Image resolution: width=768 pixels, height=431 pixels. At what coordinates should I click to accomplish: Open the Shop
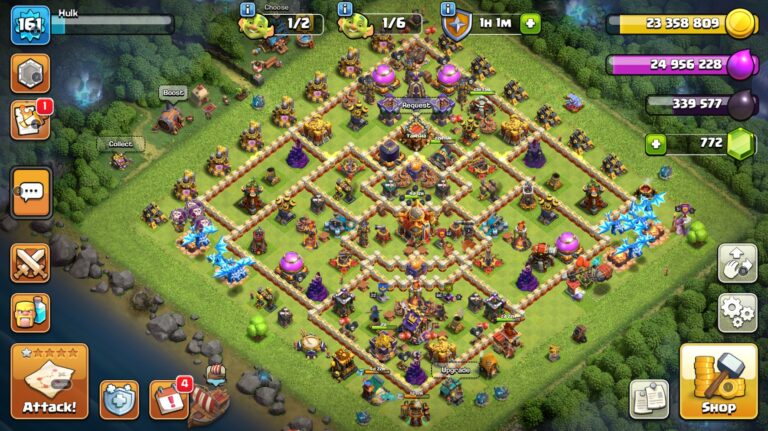pyautogui.click(x=717, y=381)
